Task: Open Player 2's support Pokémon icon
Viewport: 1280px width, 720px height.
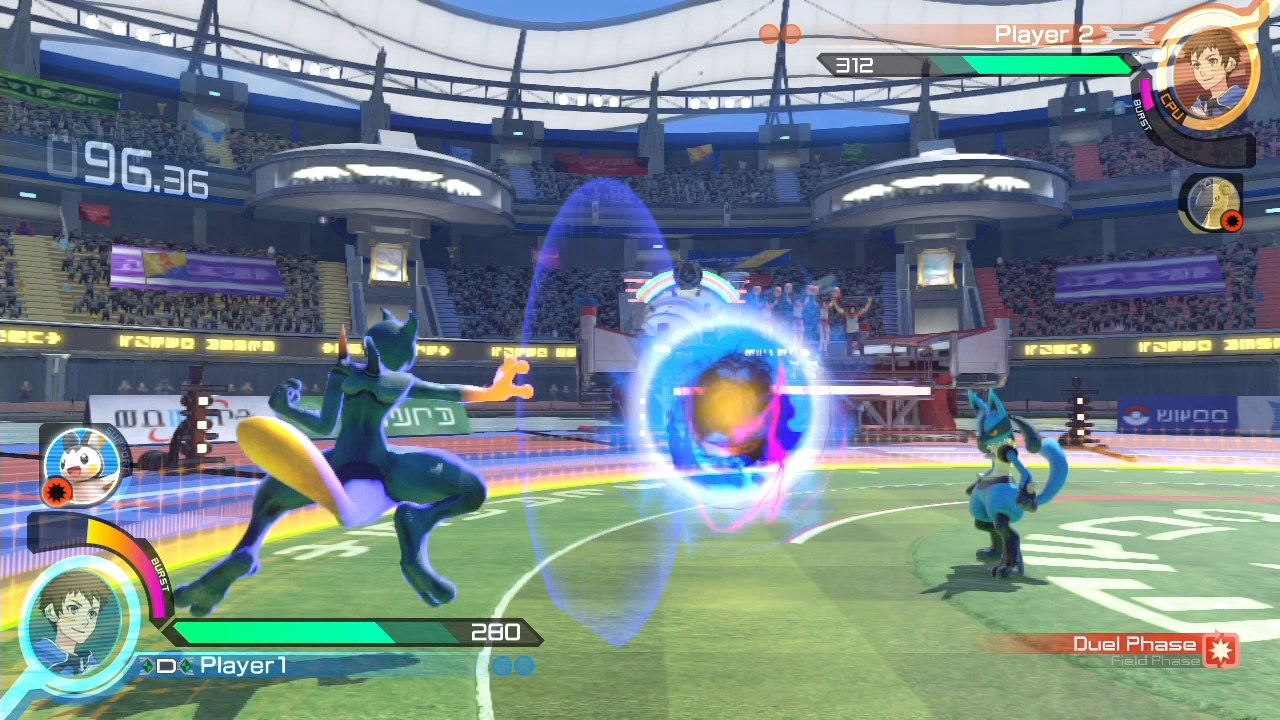Action: pyautogui.click(x=1212, y=203)
